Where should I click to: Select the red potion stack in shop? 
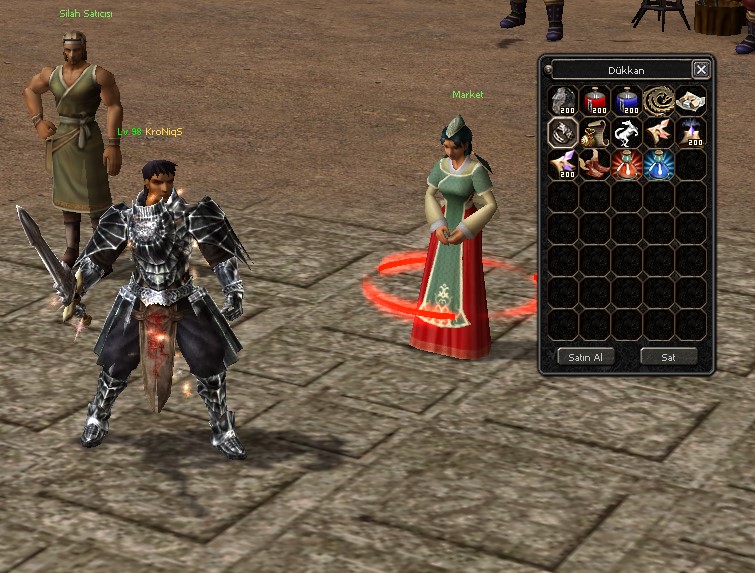[x=595, y=100]
